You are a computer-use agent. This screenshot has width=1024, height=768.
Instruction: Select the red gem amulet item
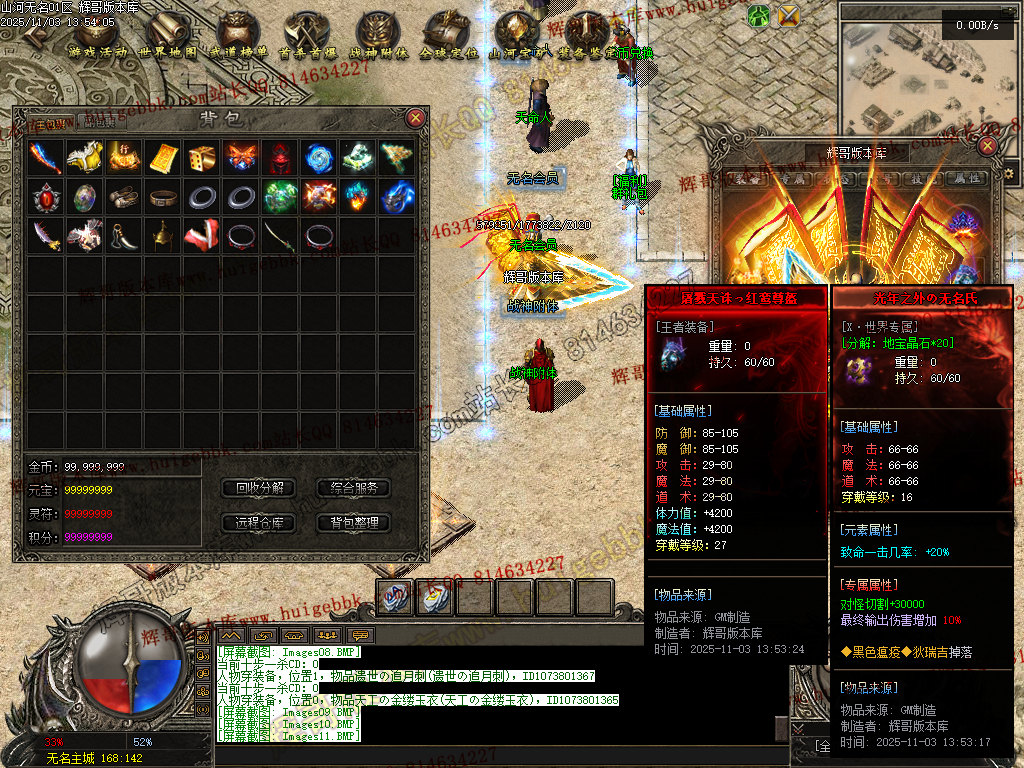click(x=45, y=196)
